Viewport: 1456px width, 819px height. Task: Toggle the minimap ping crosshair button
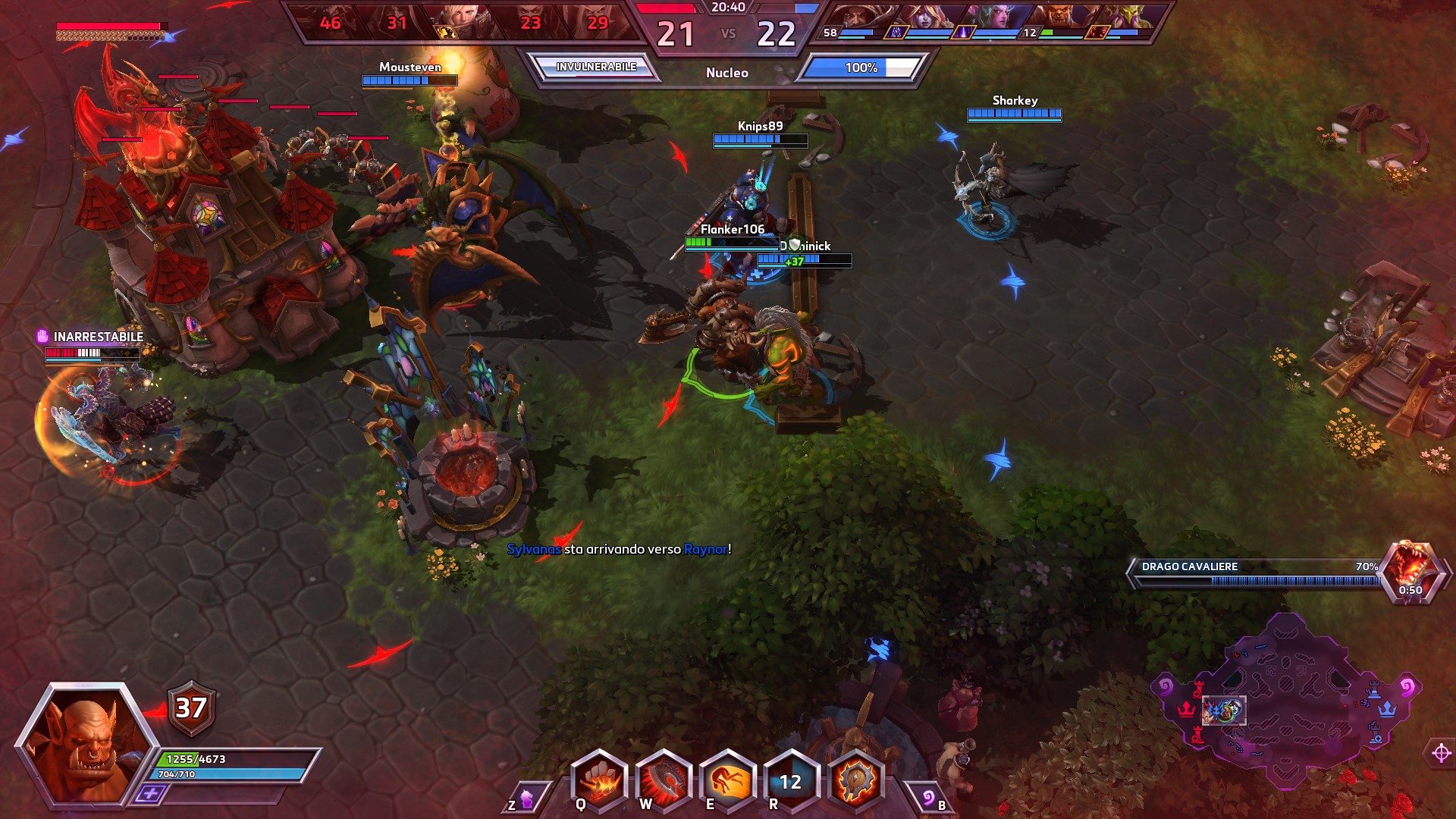pyautogui.click(x=1441, y=753)
